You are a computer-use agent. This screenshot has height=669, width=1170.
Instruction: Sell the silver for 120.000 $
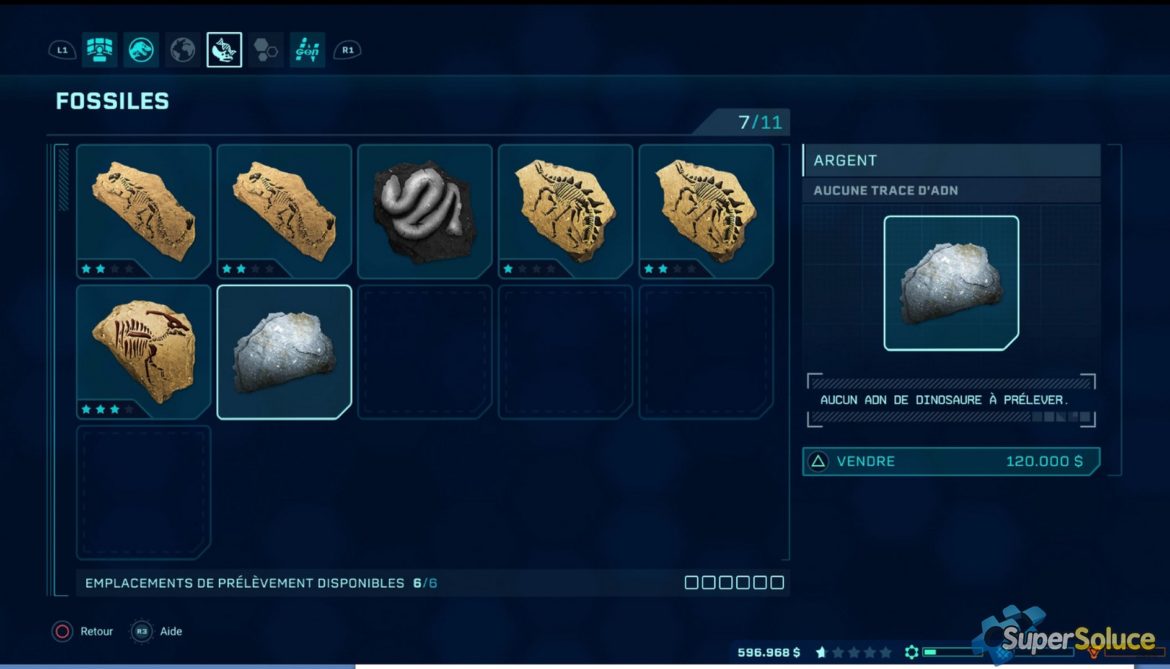(950, 461)
